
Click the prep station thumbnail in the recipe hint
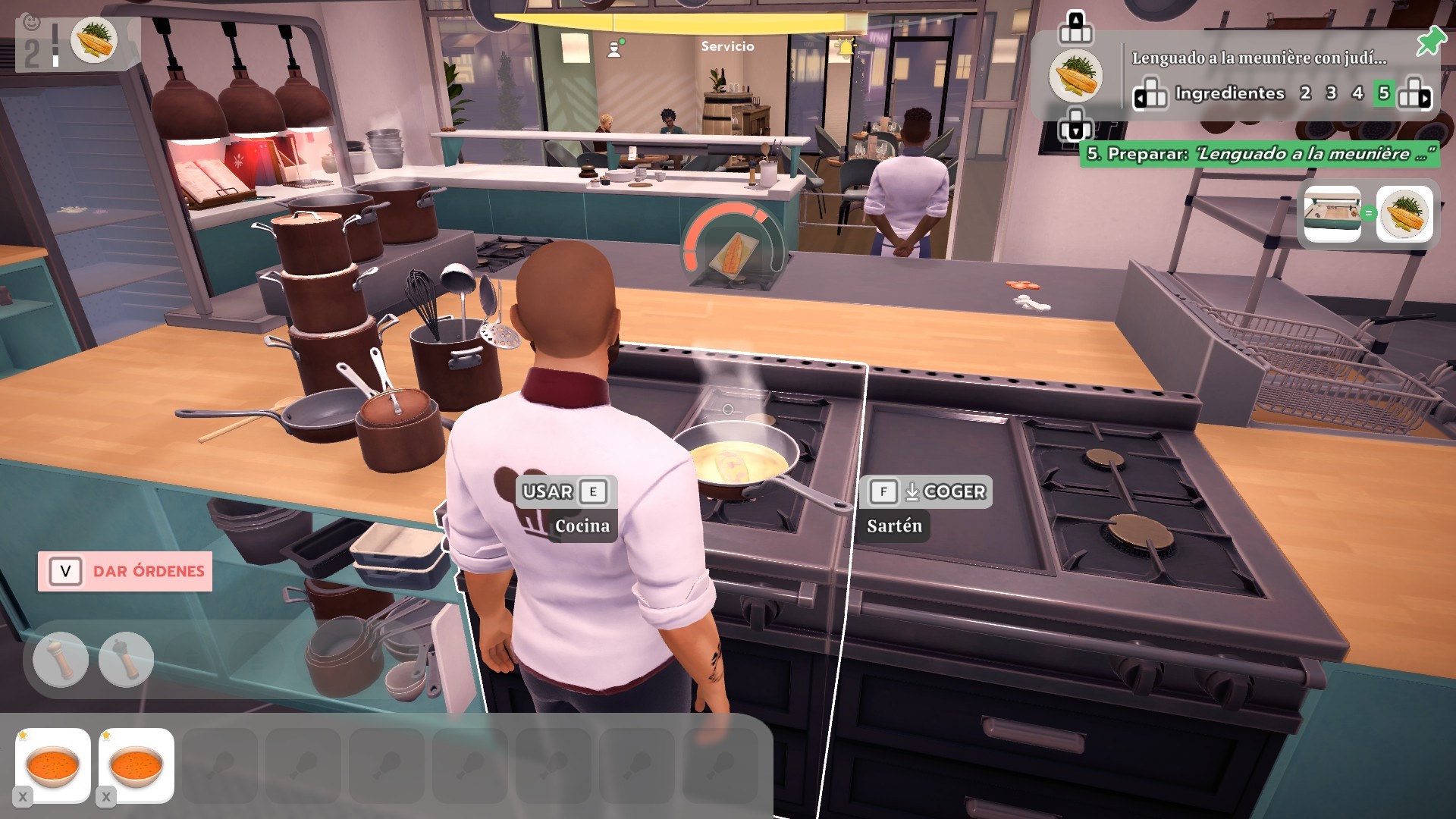1332,214
